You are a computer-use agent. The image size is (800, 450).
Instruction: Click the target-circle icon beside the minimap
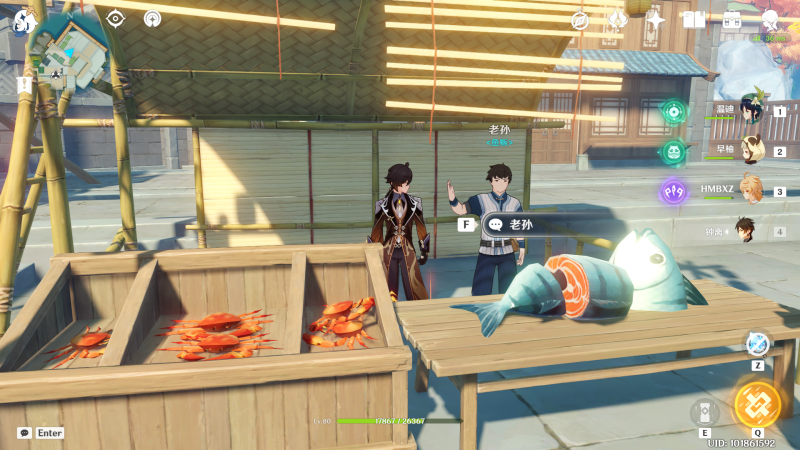(115, 18)
